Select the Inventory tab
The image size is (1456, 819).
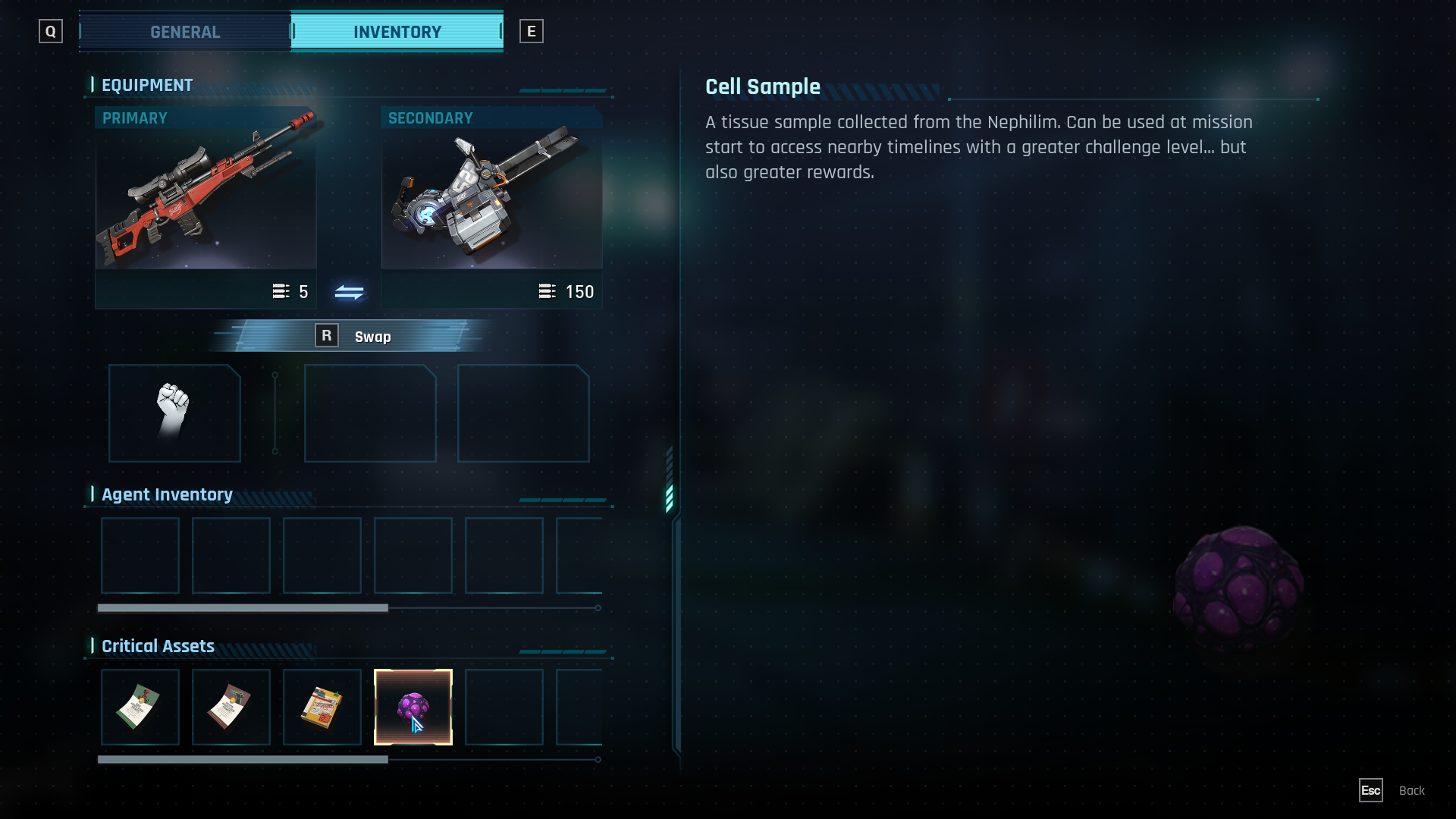click(x=397, y=32)
